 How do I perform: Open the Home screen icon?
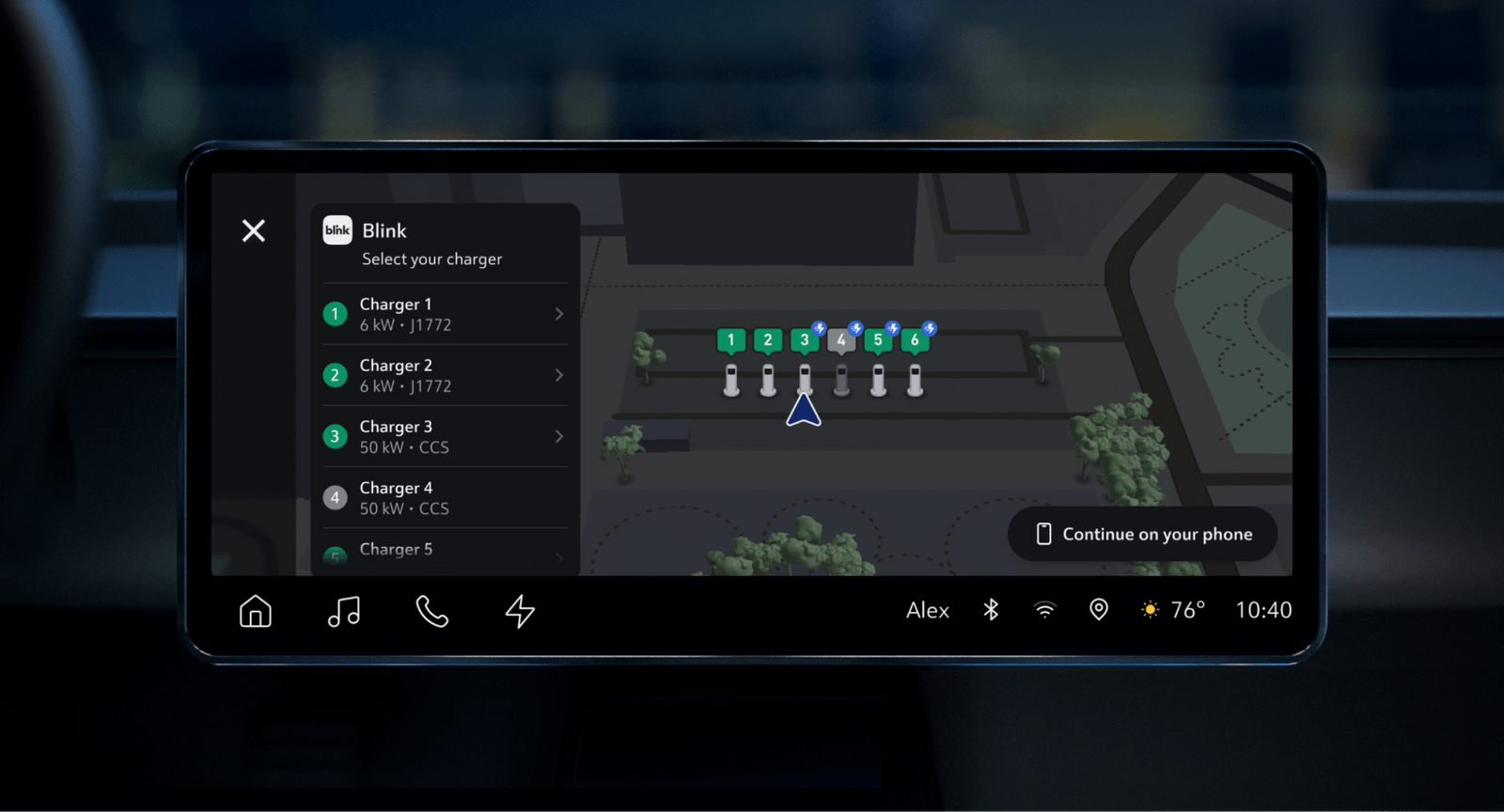(255, 611)
